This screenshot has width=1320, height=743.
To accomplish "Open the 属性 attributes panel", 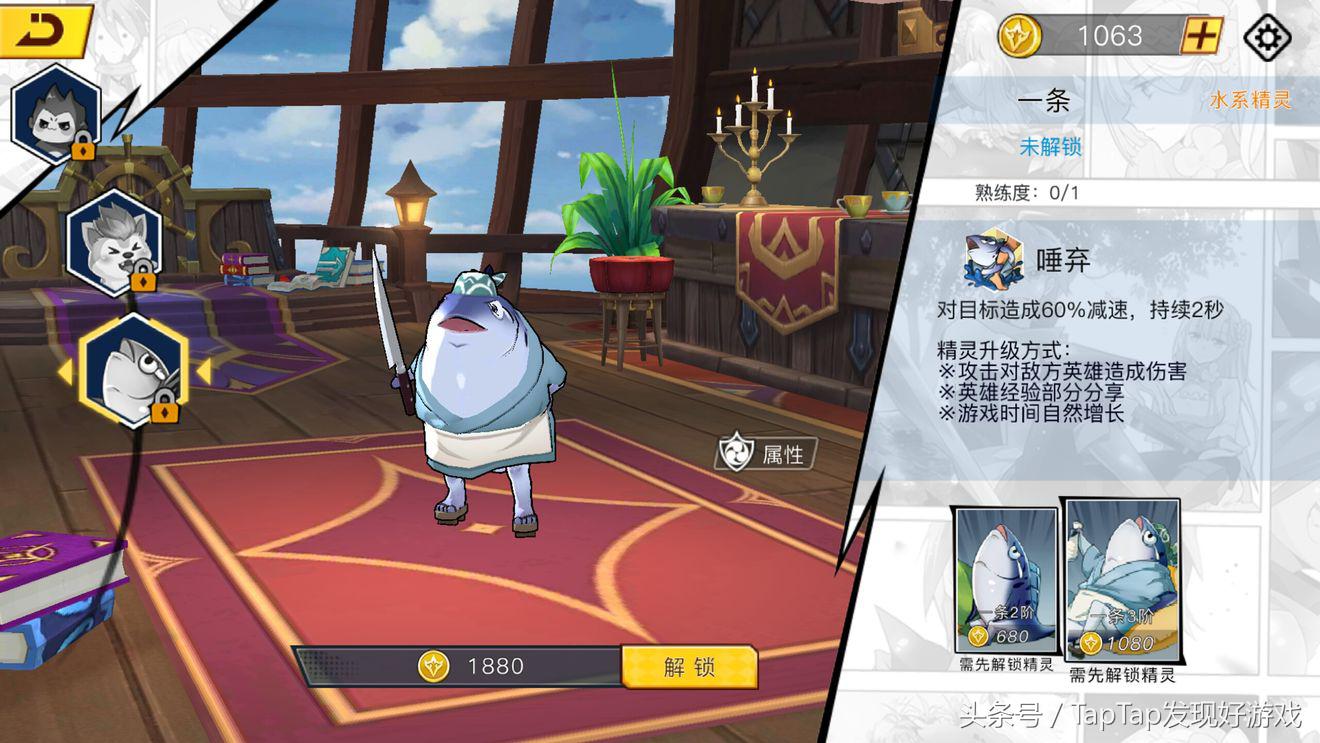I will [766, 453].
